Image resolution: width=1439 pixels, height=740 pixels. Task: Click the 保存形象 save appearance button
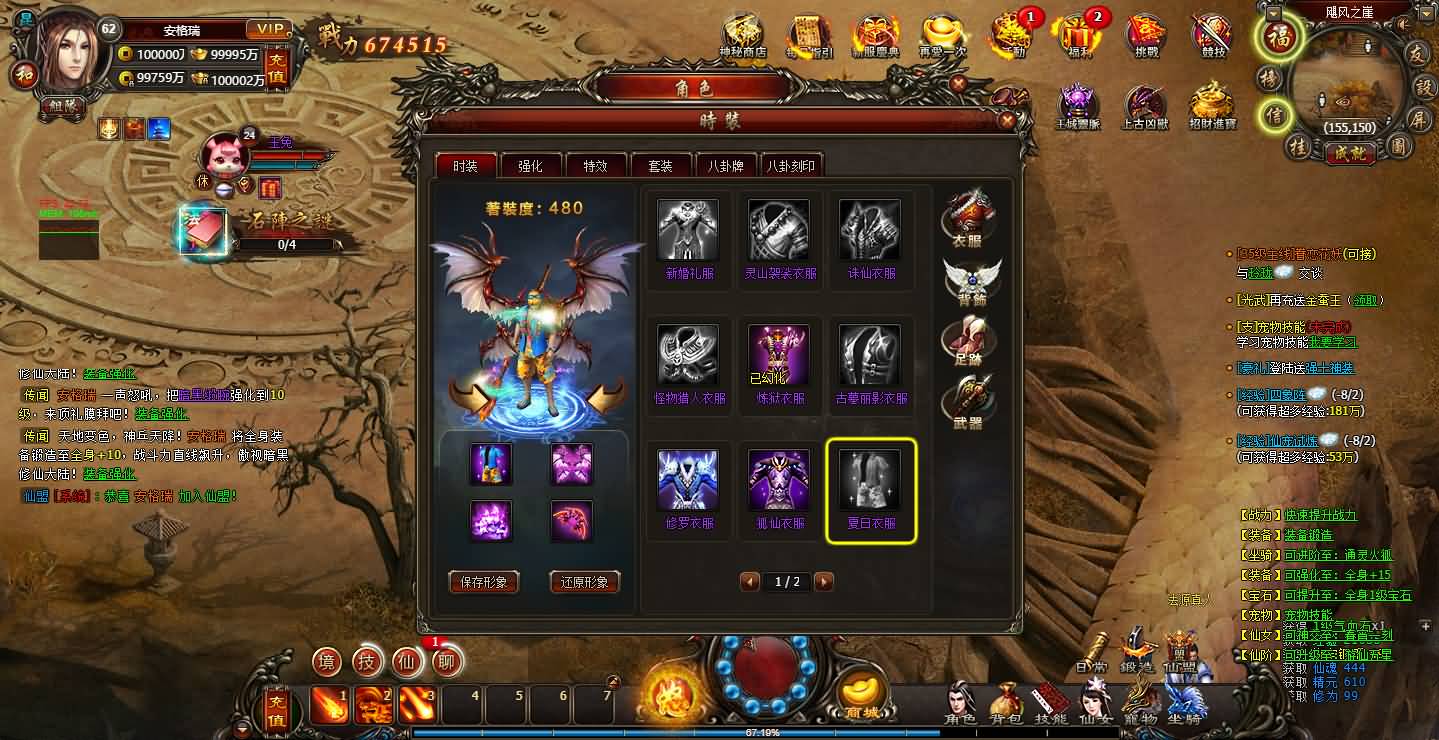click(x=484, y=581)
